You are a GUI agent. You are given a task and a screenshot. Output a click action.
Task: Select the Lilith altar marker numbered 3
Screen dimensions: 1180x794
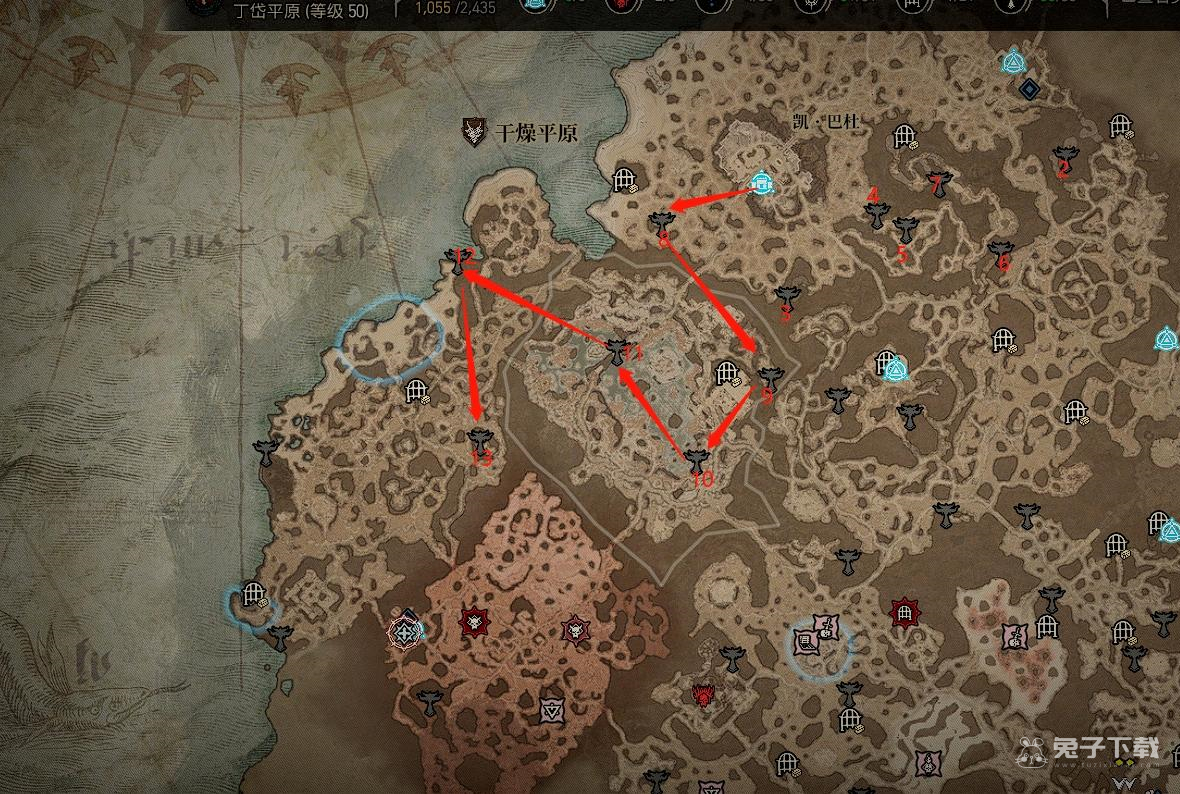pos(787,297)
